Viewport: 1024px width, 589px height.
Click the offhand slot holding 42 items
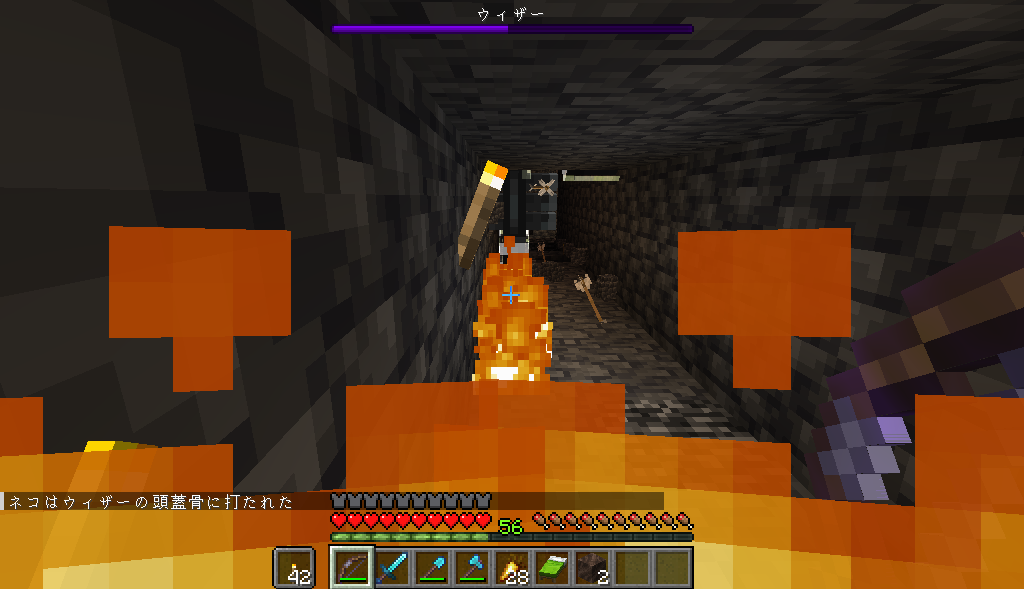coord(293,567)
